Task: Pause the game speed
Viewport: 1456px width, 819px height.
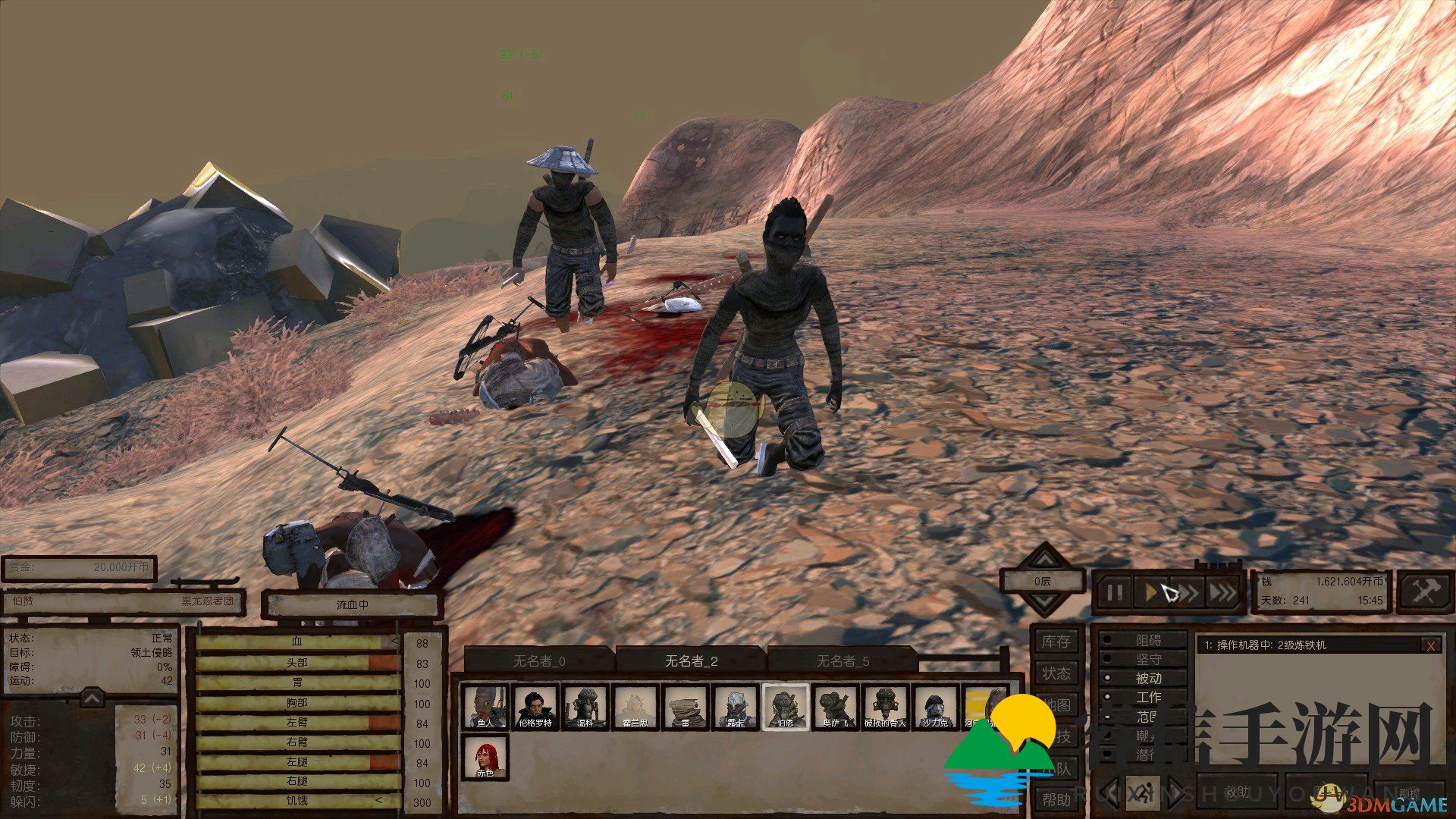Action: click(1114, 592)
